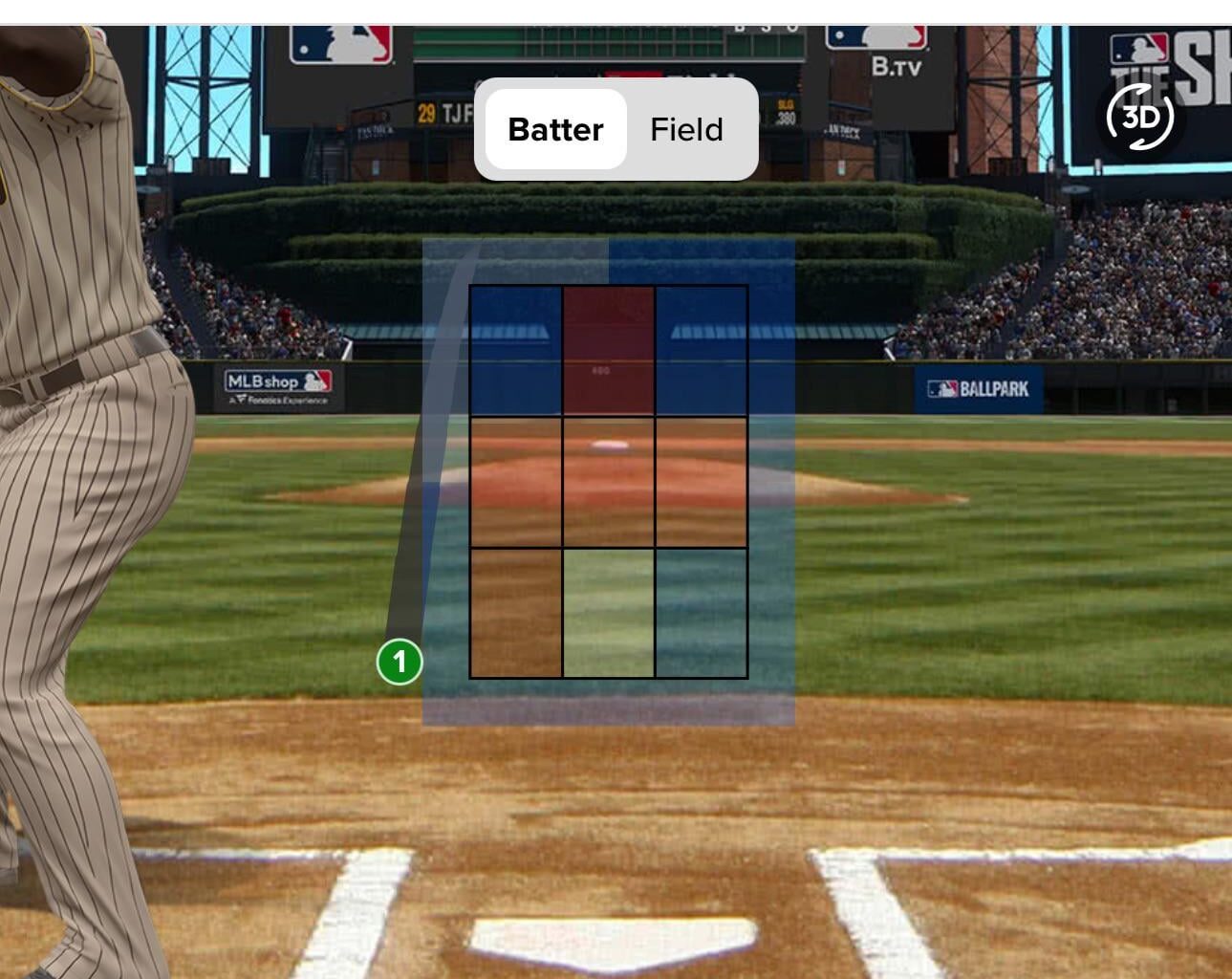
Task: Open pitch details via the green marker
Action: pyautogui.click(x=400, y=661)
